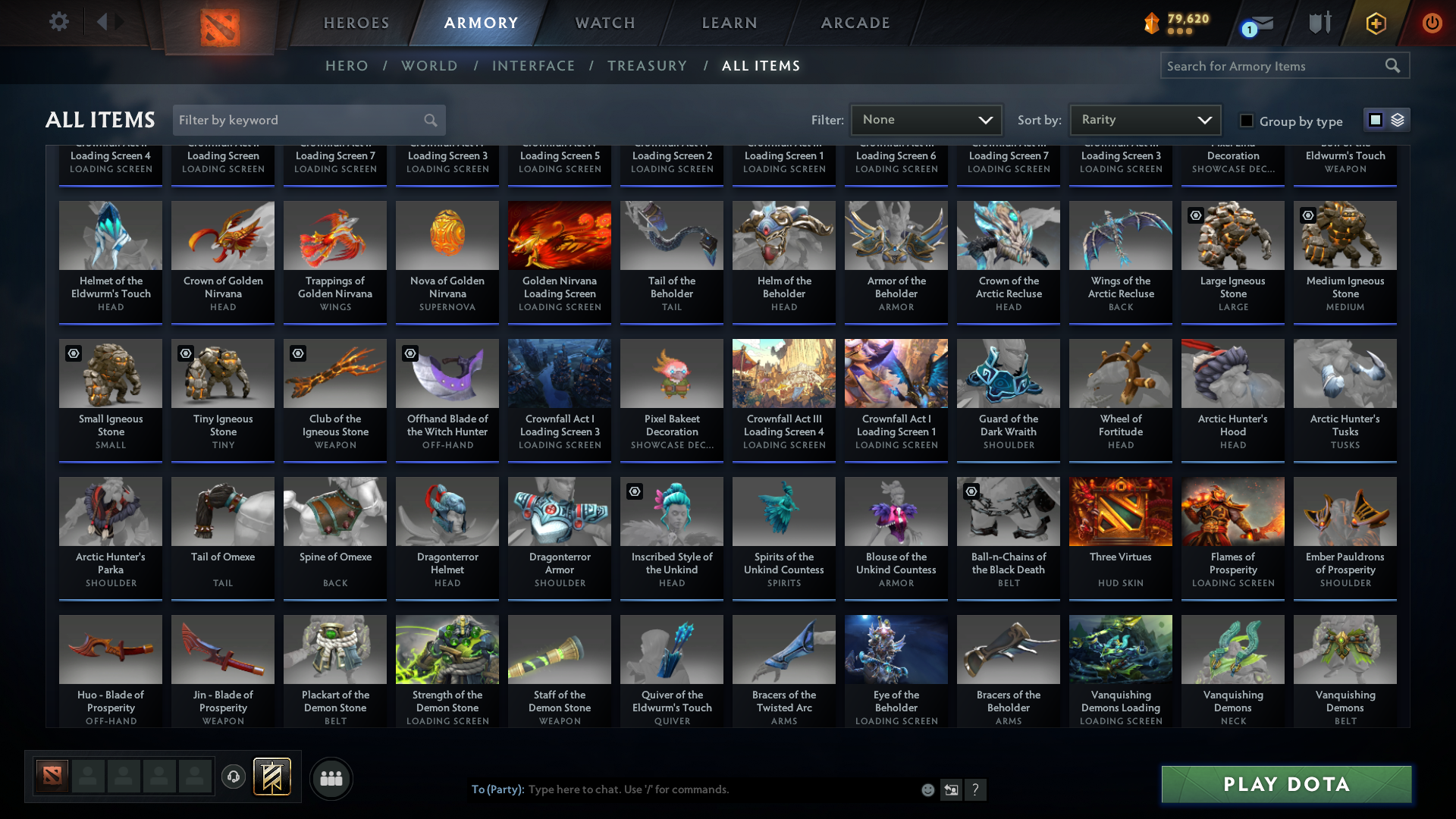Open the TREASURY section

coord(647,66)
